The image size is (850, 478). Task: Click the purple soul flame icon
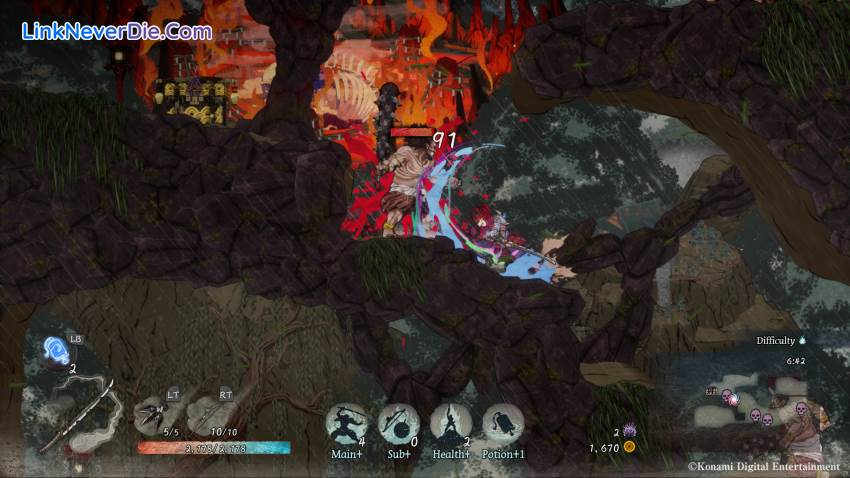click(x=630, y=430)
